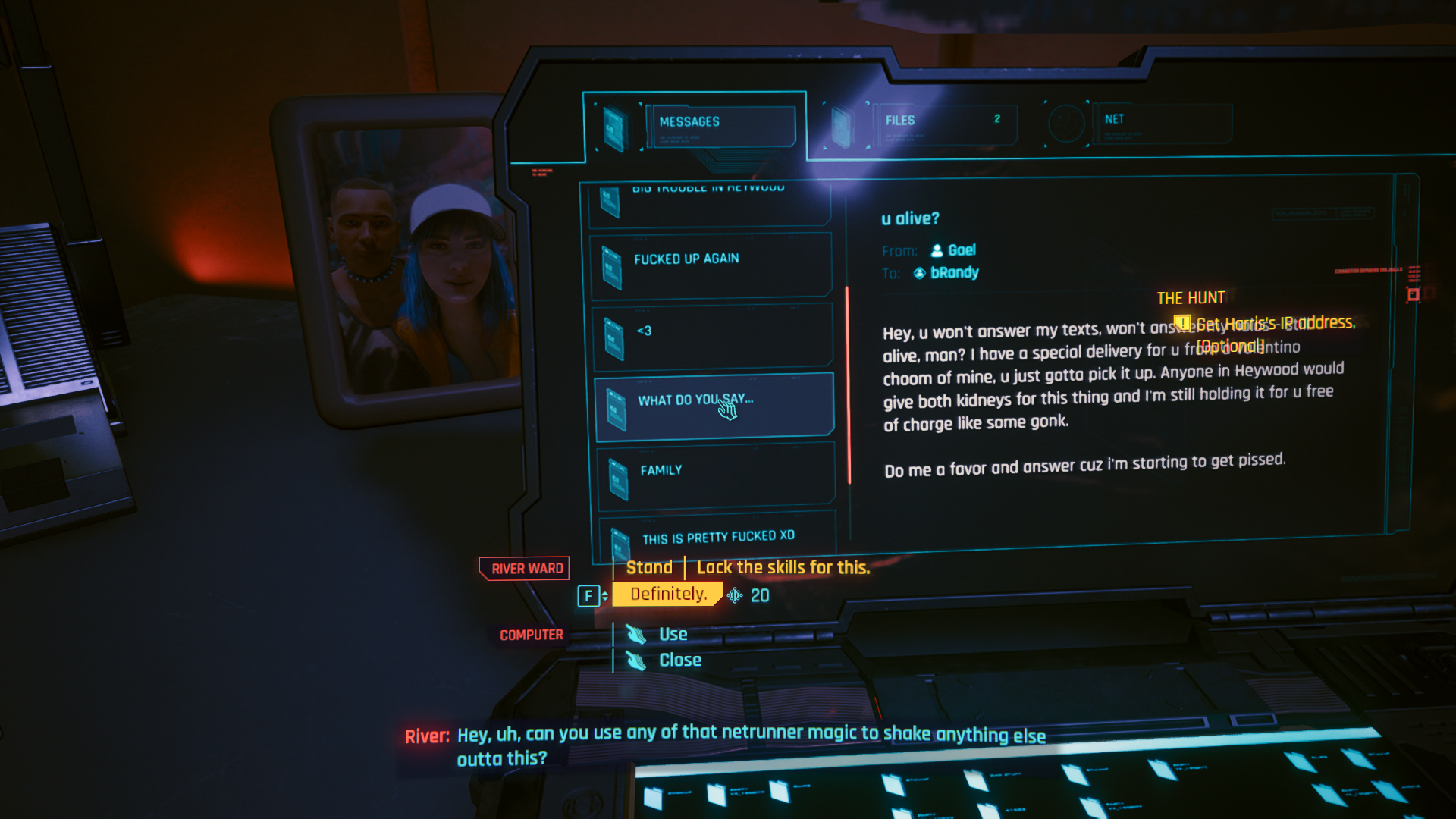1456x819 pixels.
Task: Select the Close computer option
Action: [x=681, y=660]
